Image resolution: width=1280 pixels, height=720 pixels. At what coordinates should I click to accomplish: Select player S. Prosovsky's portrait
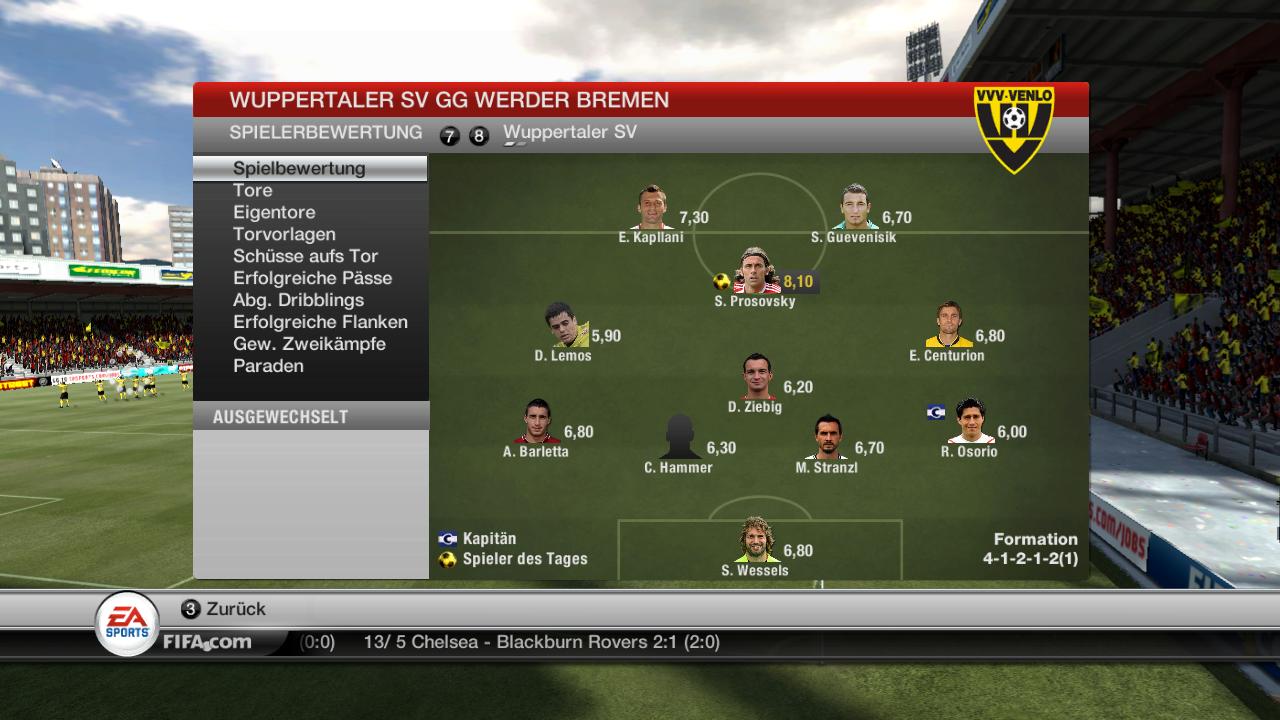[756, 272]
